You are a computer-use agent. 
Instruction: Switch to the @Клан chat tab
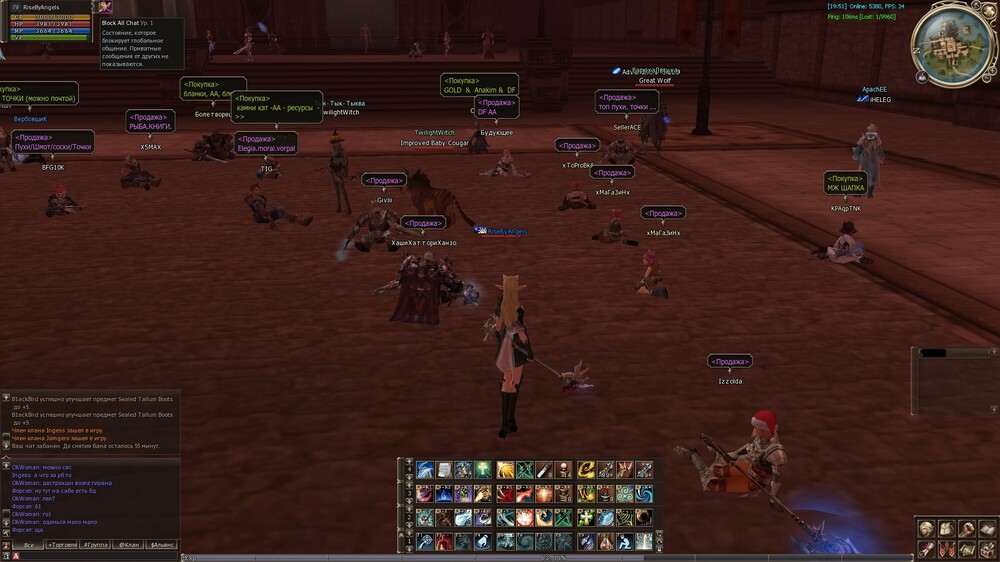tap(128, 545)
